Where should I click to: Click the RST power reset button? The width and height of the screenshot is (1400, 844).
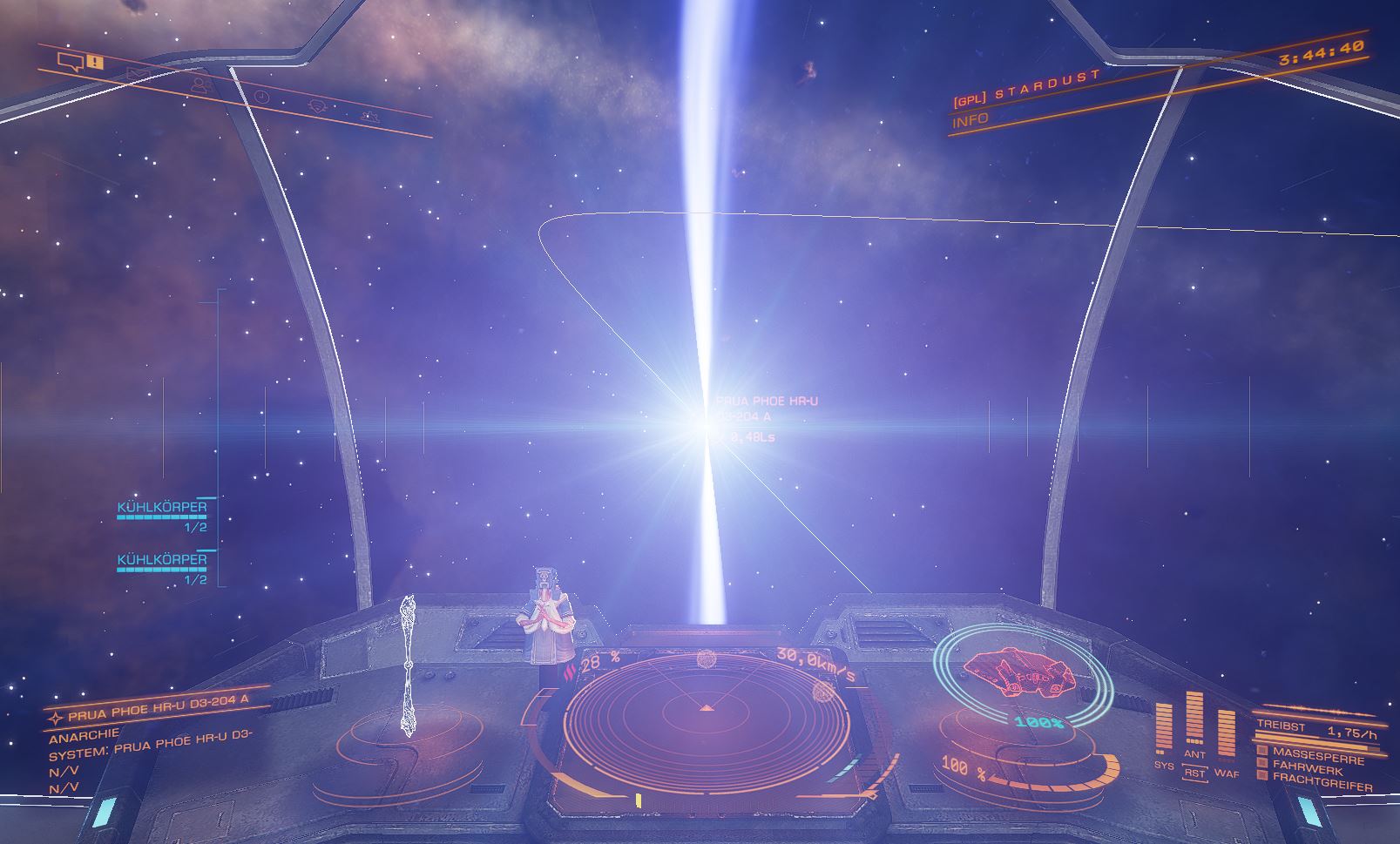point(1194,773)
